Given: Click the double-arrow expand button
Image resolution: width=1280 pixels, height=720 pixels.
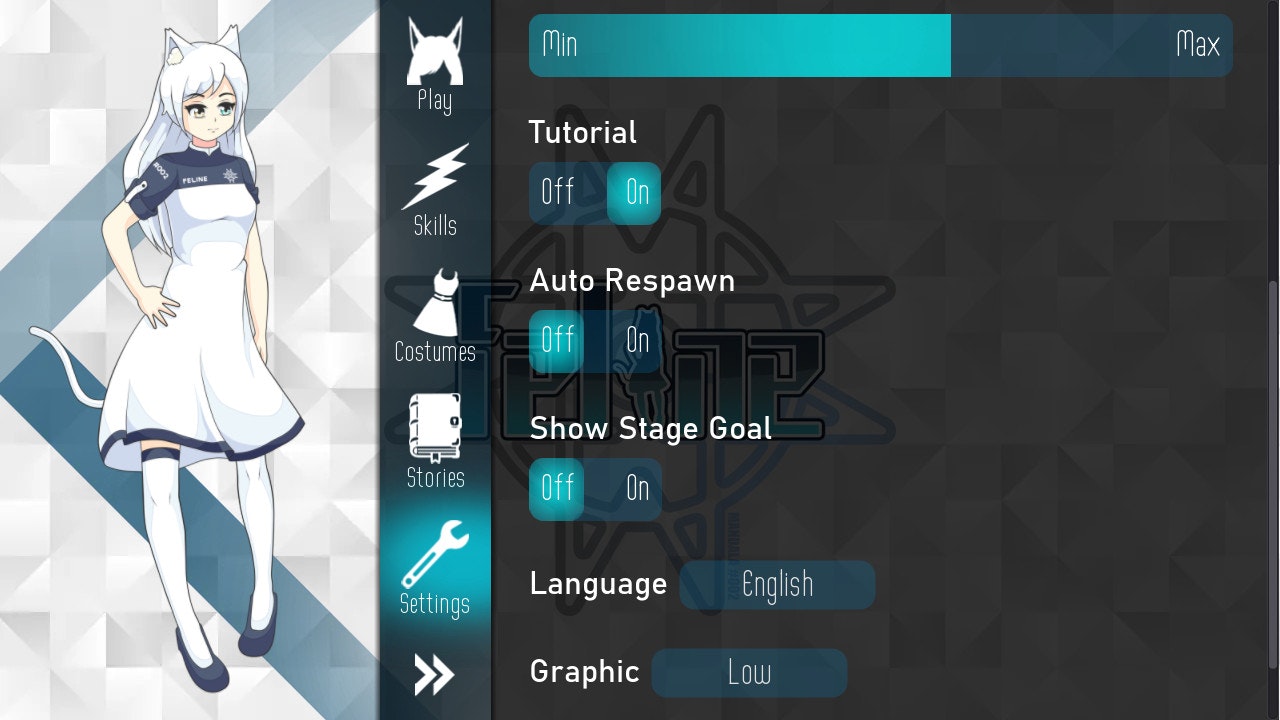Looking at the screenshot, I should tap(435, 676).
